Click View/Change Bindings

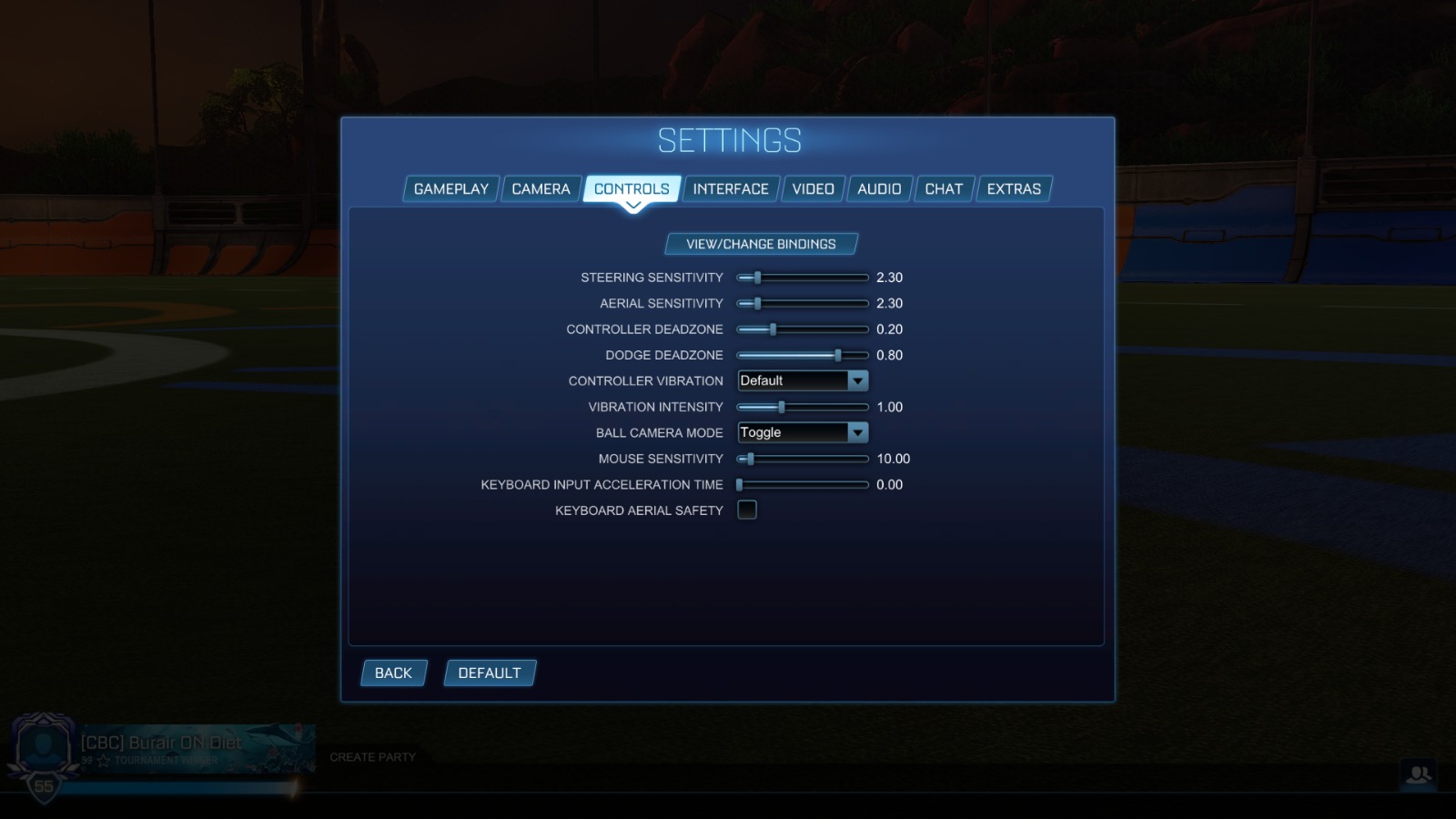pos(762,243)
